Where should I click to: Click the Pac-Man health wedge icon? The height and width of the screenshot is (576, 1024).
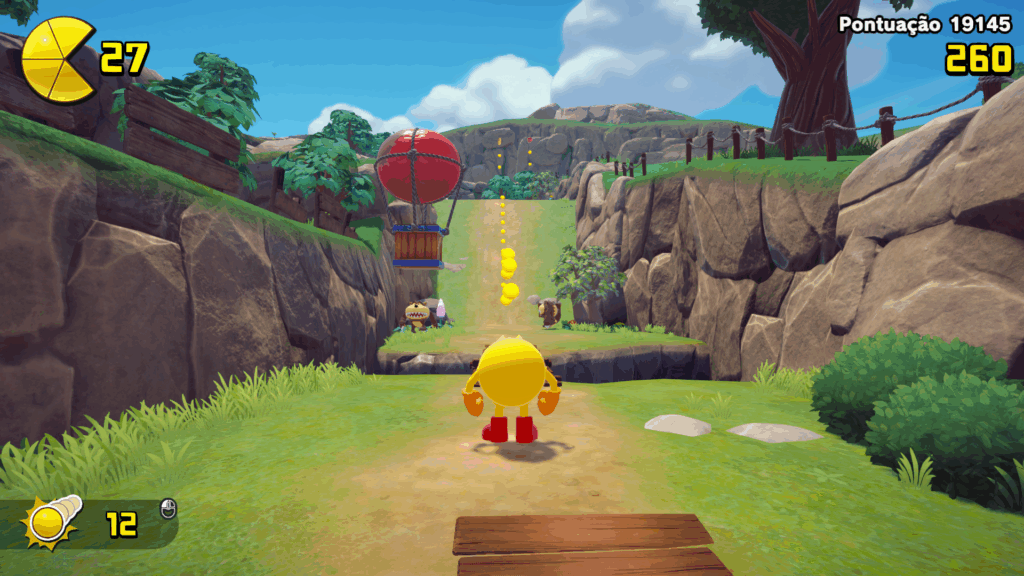pos(58,60)
